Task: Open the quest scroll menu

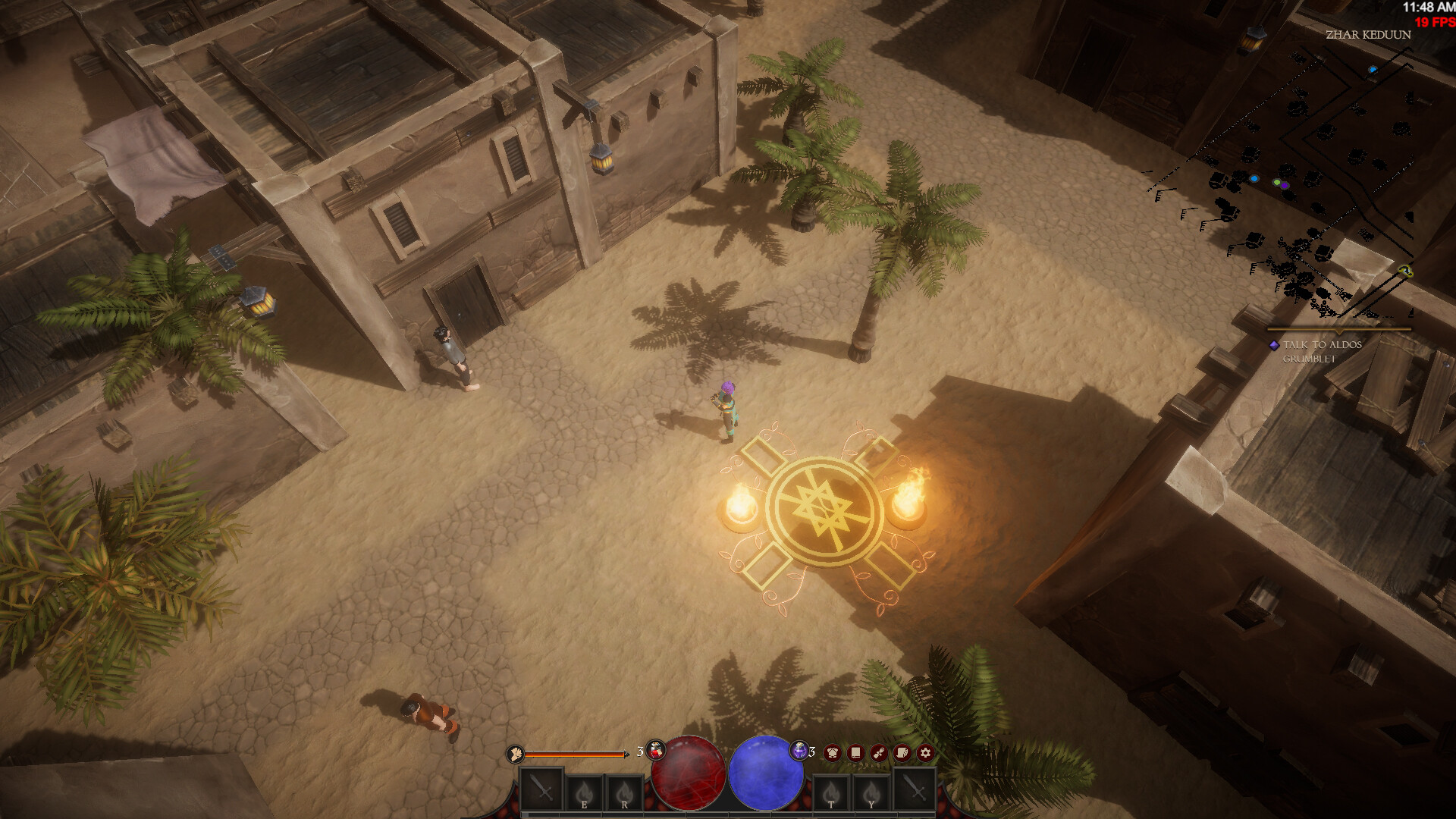Action: [x=879, y=752]
